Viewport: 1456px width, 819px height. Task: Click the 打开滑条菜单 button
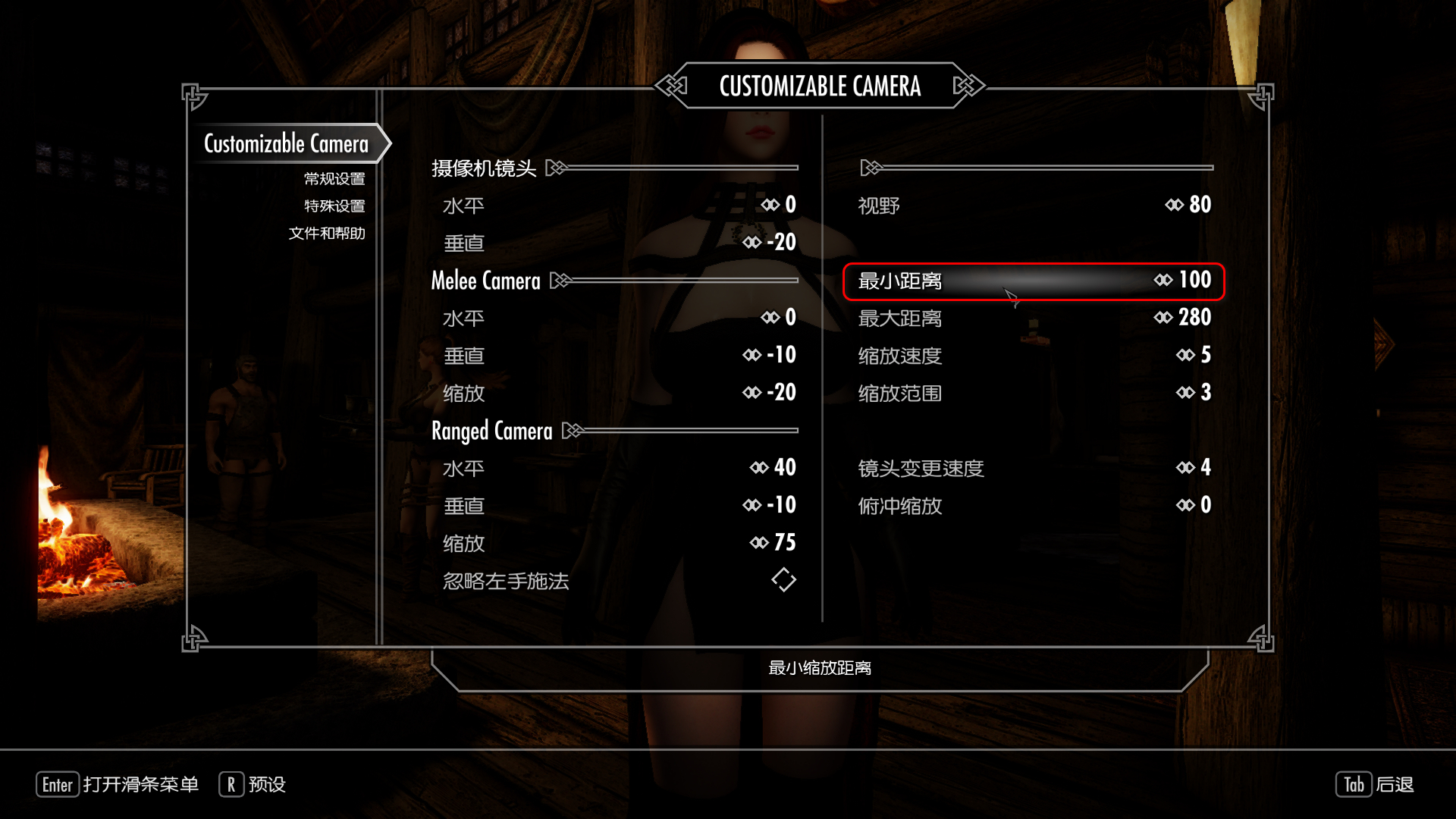[118, 785]
